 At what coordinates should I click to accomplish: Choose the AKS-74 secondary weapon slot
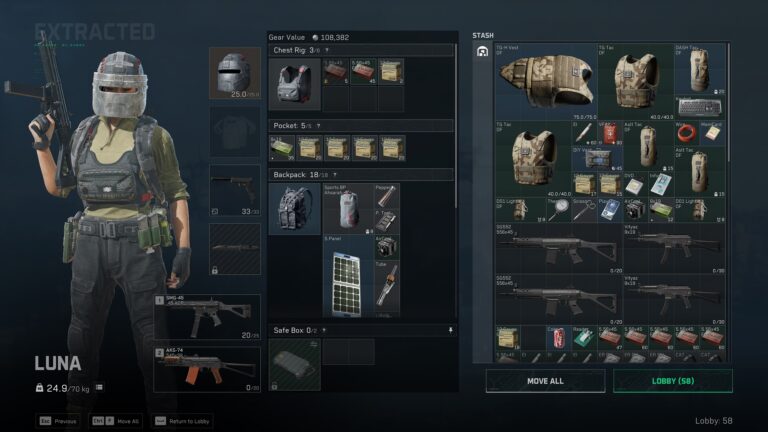point(208,368)
